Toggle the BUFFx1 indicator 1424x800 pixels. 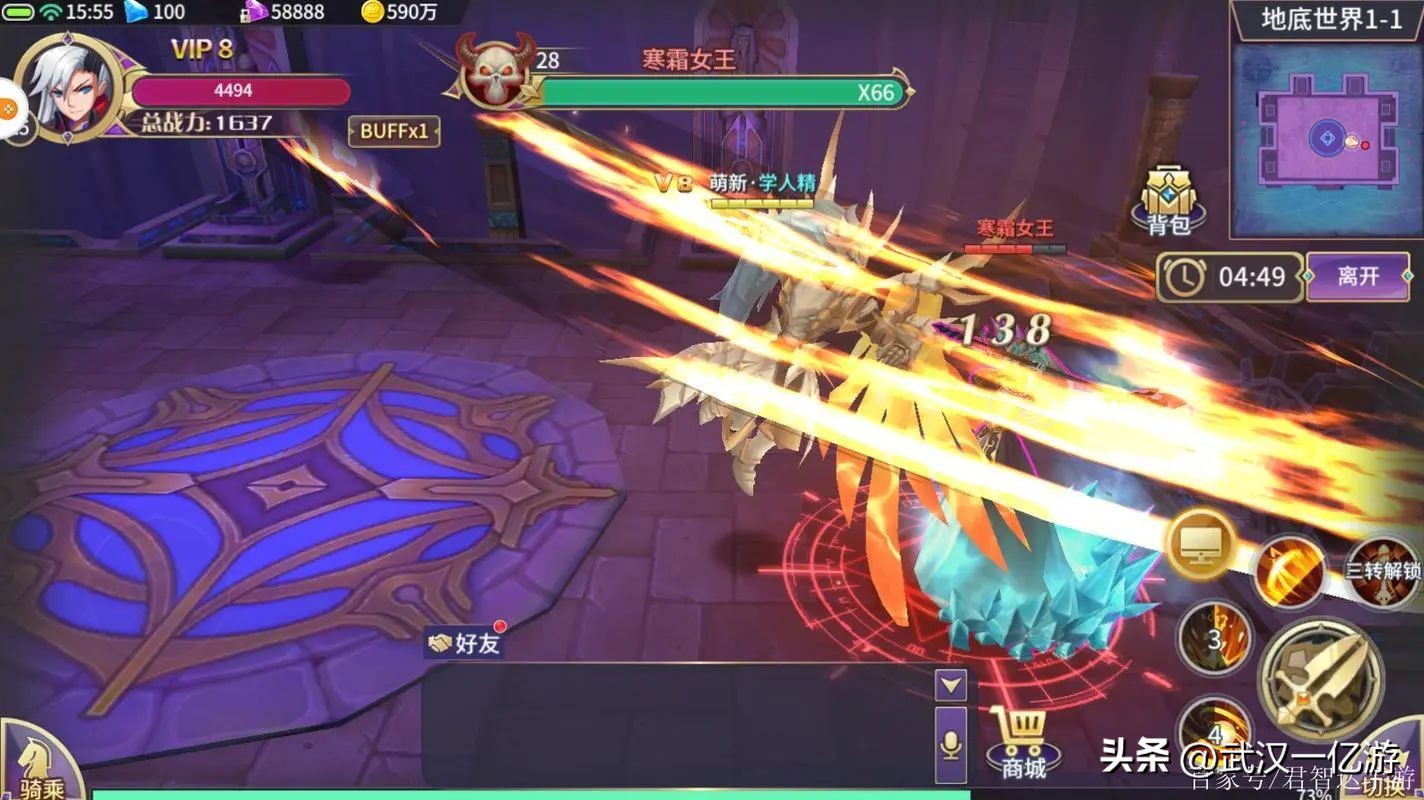(x=394, y=133)
